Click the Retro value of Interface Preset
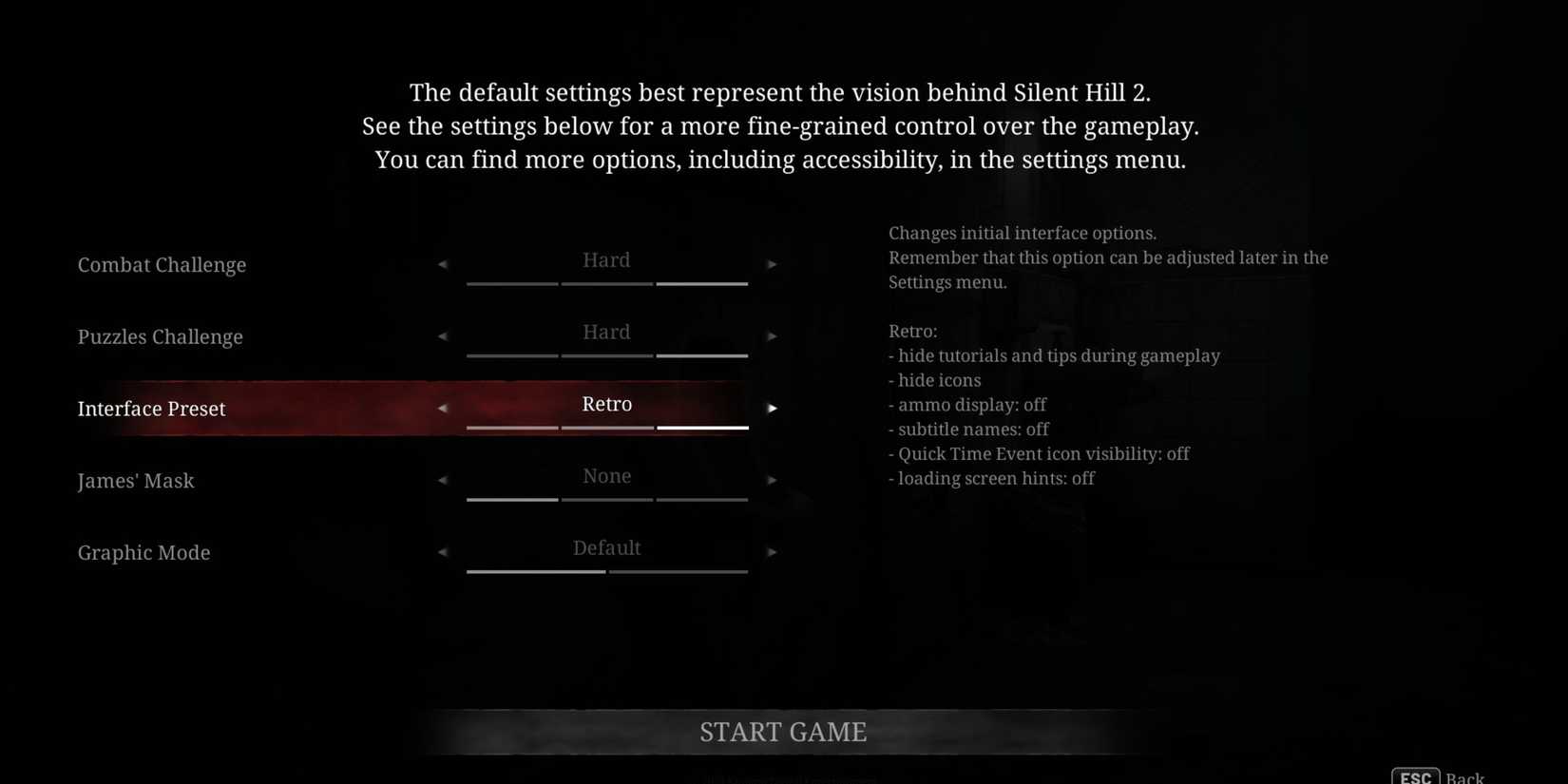 tap(606, 404)
